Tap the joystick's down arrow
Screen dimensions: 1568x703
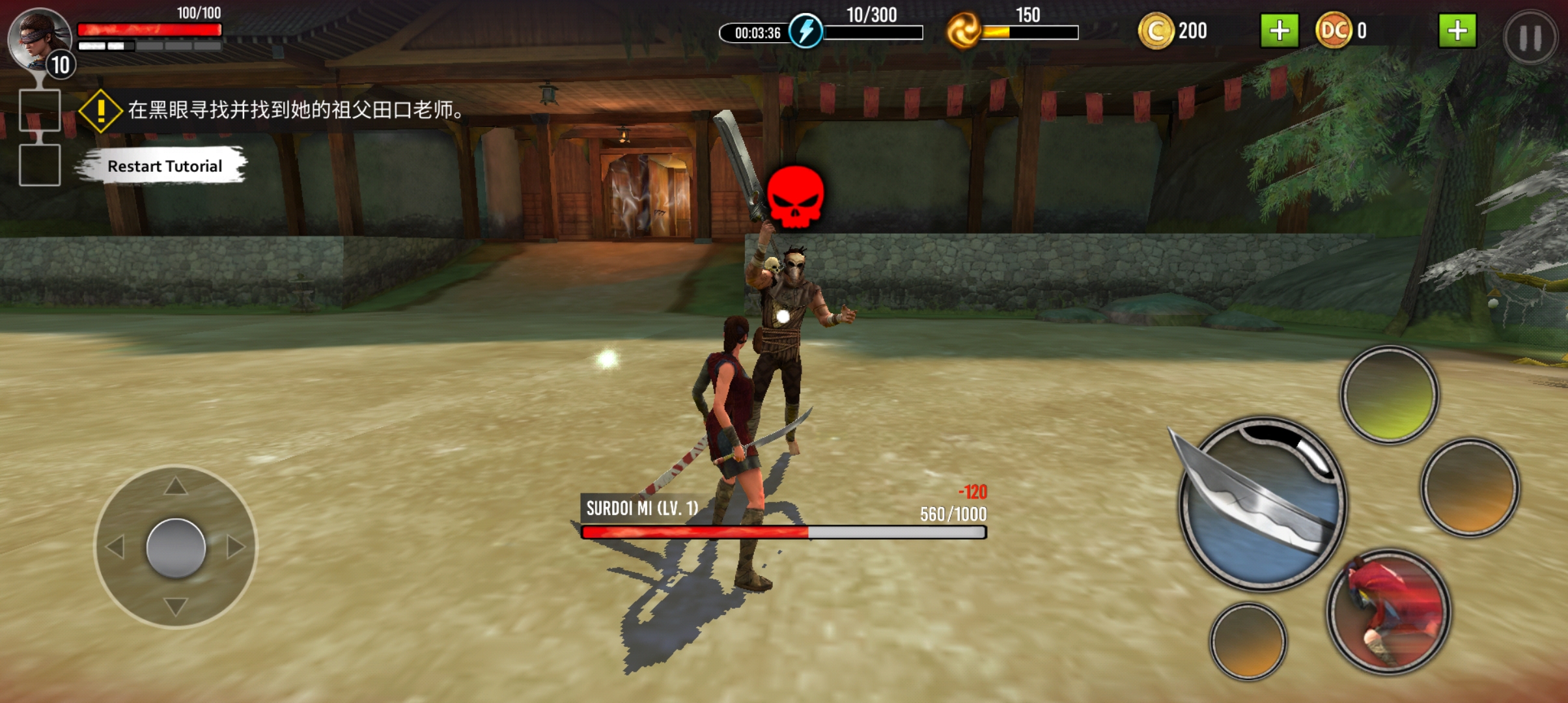(175, 607)
